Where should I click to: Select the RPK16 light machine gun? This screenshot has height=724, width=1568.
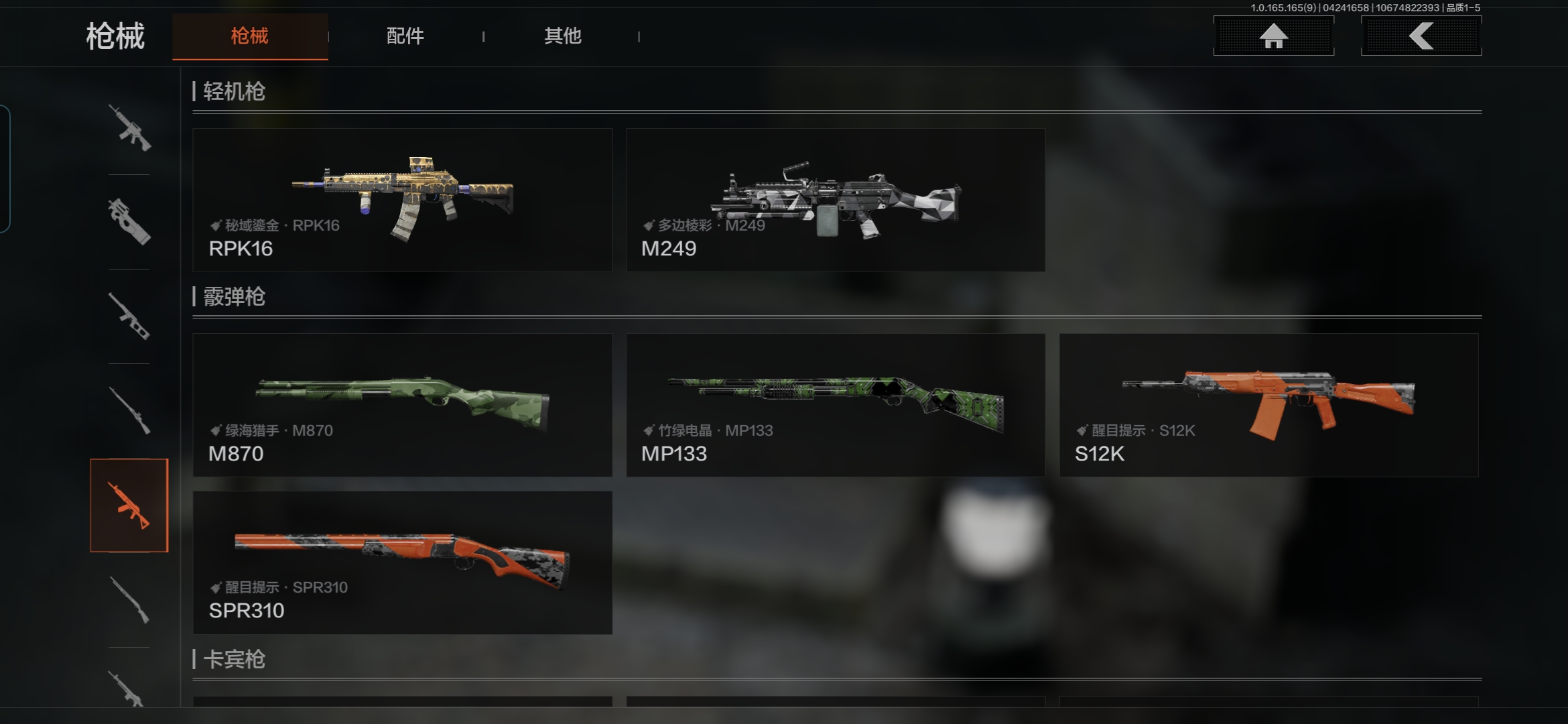click(x=402, y=200)
